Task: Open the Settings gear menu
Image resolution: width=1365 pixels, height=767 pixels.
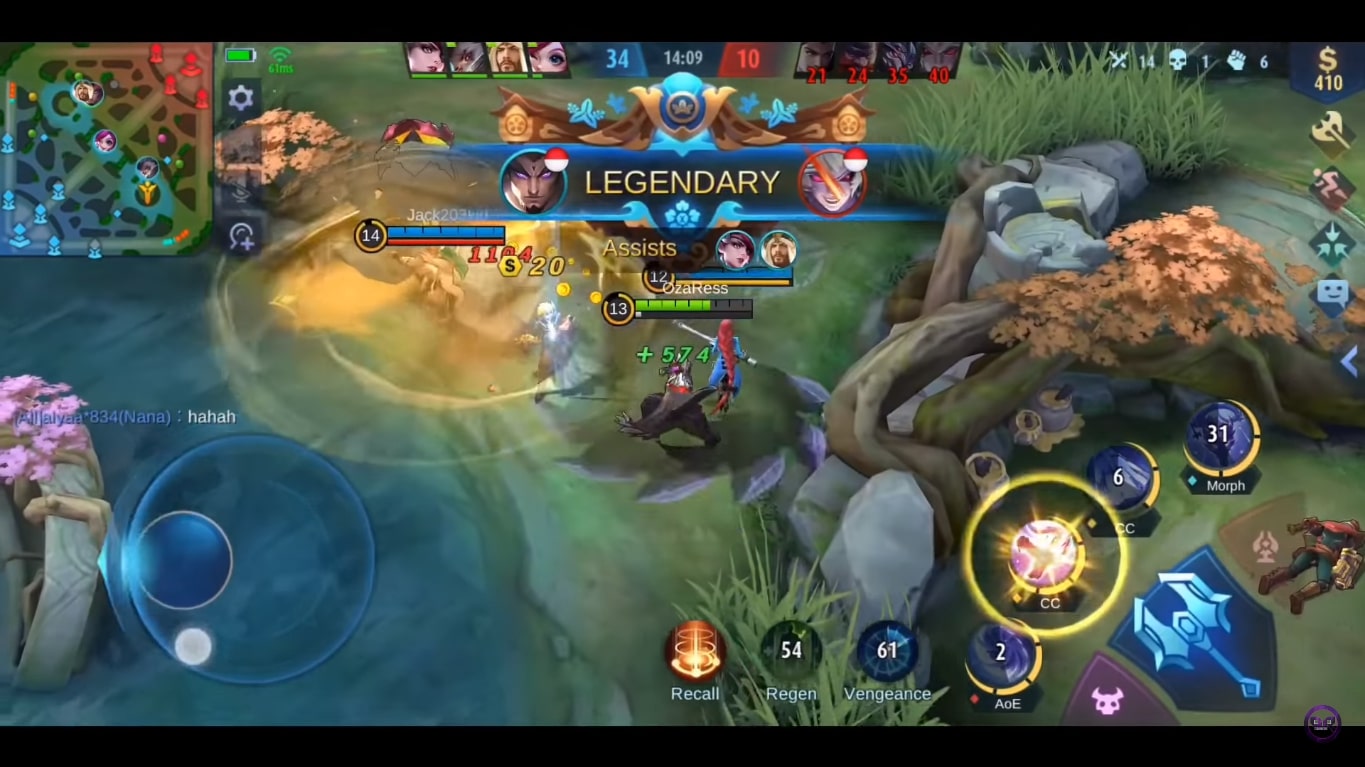Action: pos(238,97)
